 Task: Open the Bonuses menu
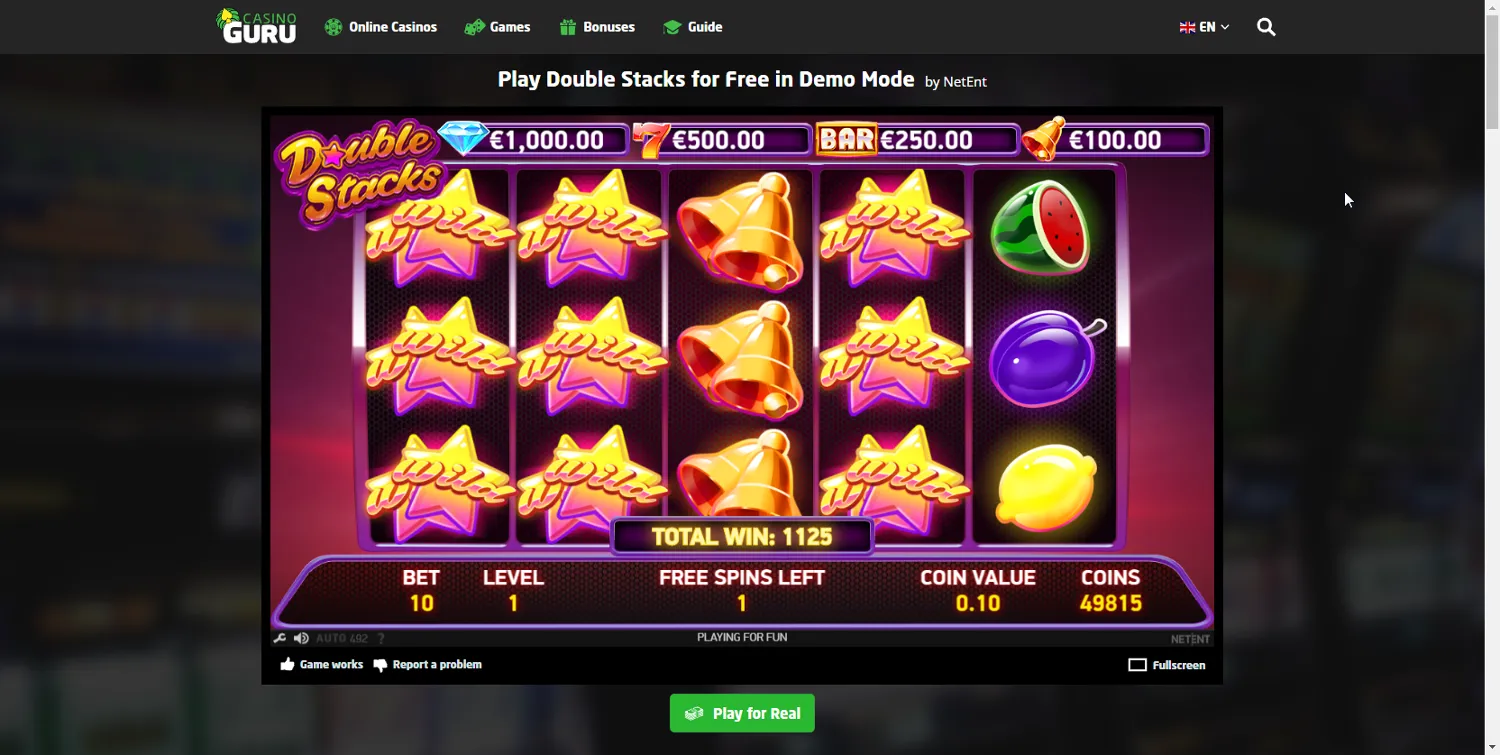tap(608, 27)
